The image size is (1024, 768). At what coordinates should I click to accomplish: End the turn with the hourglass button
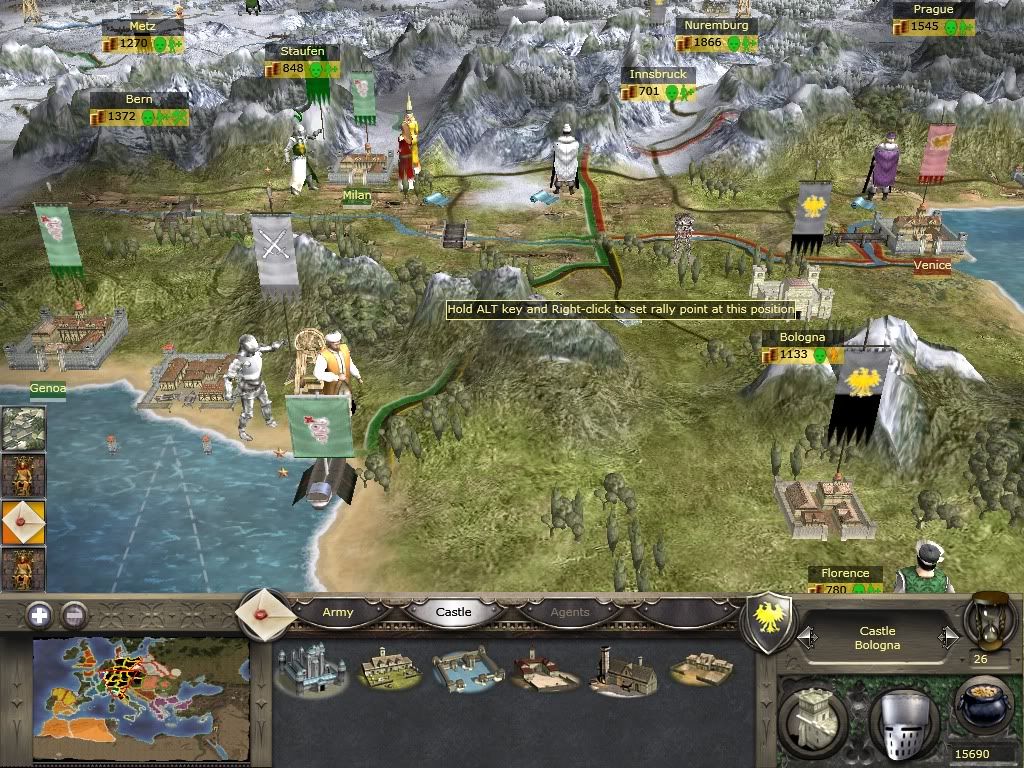click(x=989, y=620)
